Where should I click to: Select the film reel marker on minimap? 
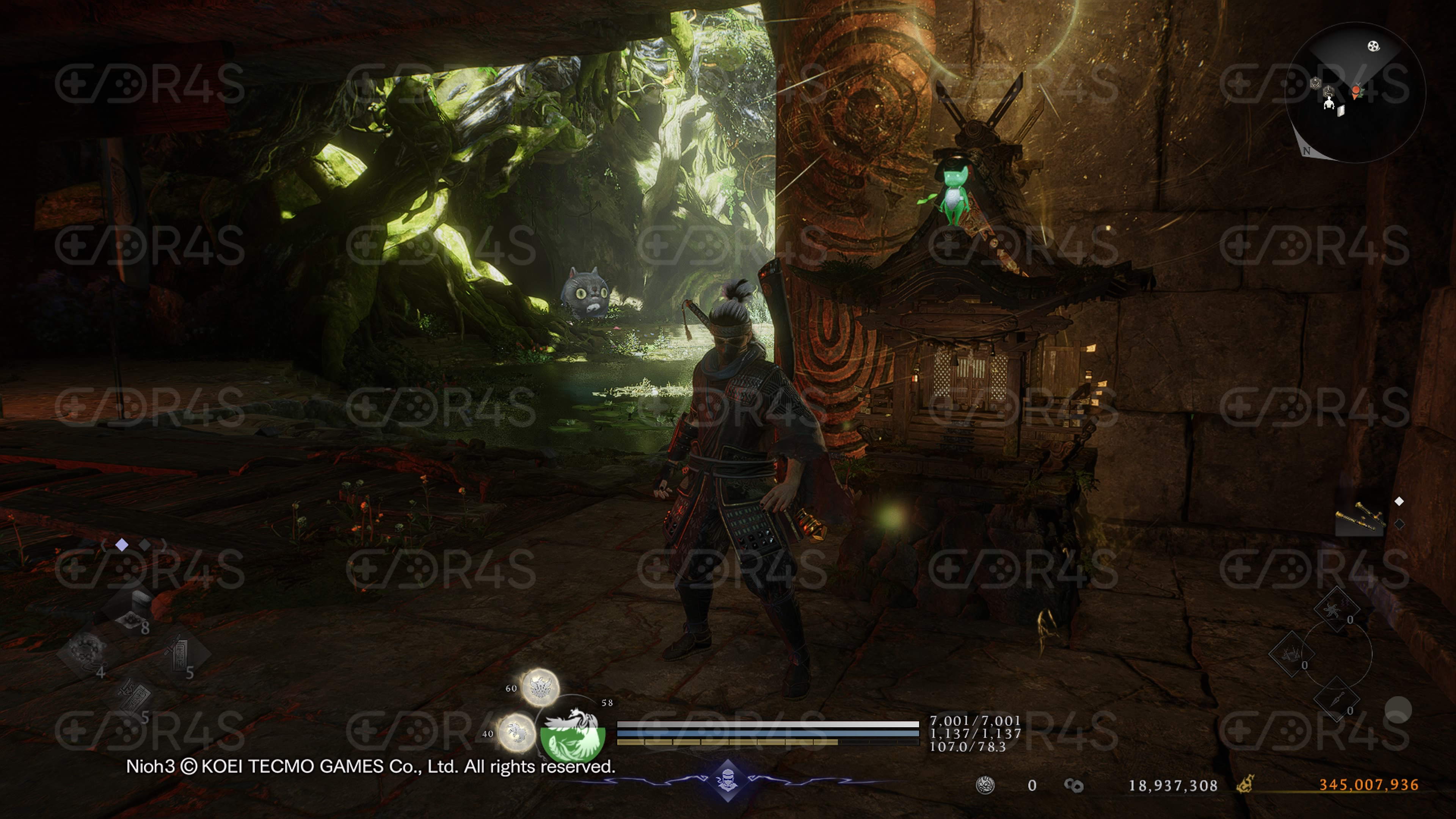1373,46
